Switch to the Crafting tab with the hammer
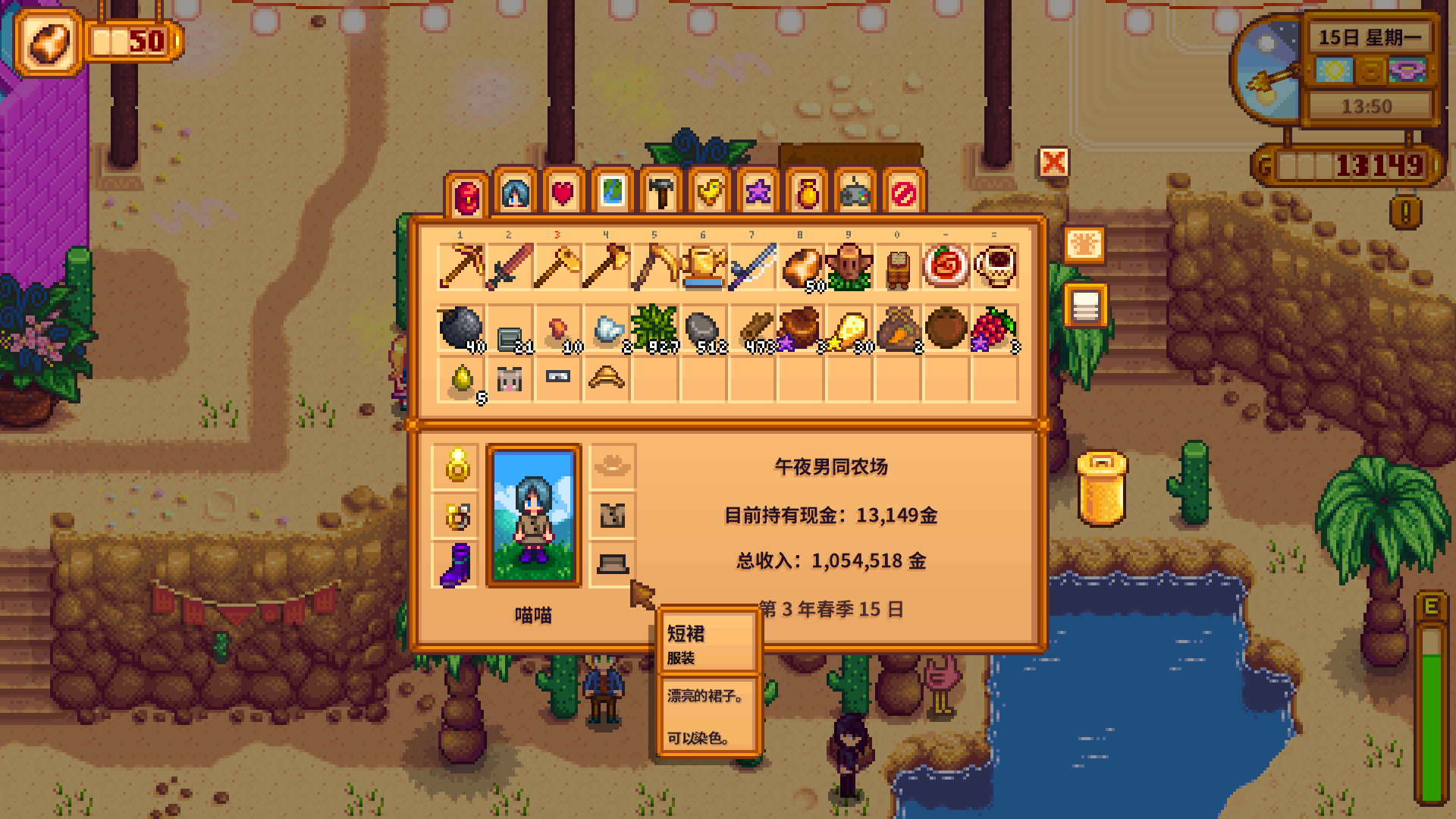Screen dimensions: 1456x819 [x=661, y=193]
